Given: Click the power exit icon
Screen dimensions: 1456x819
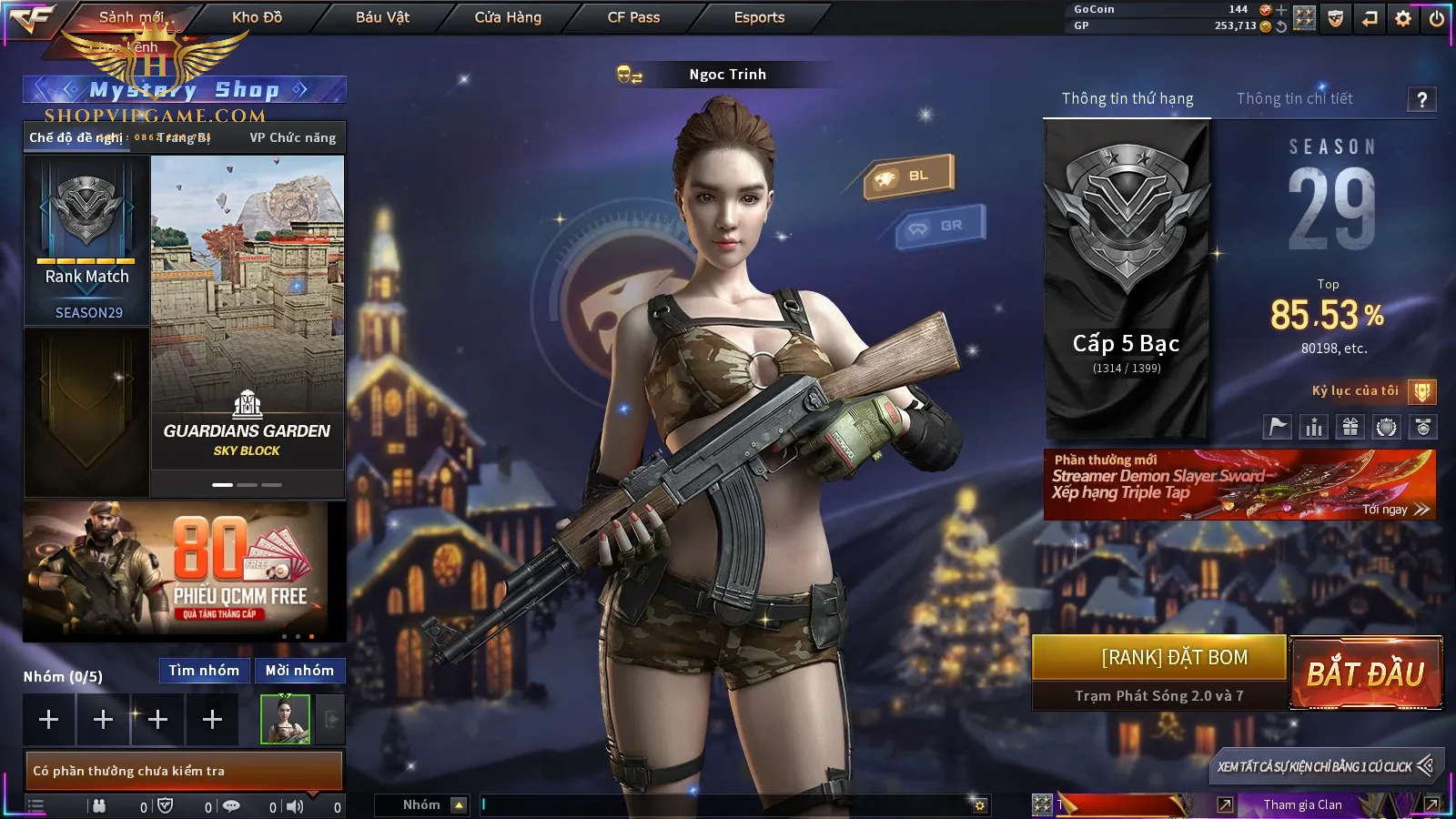Looking at the screenshot, I should click(1437, 18).
